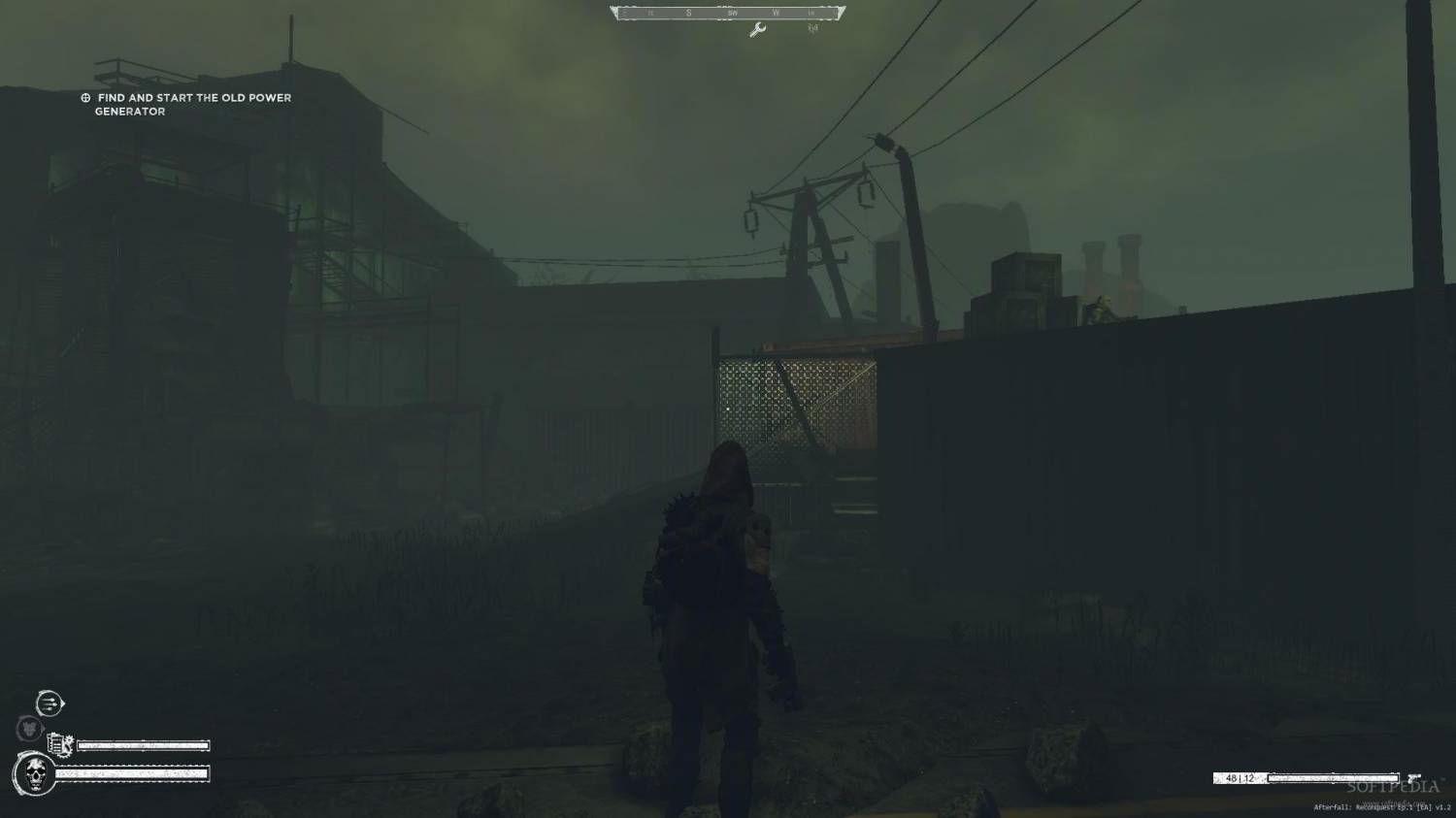1456x818 pixels.
Task: Click the skull character portrait
Action: coord(34,774)
